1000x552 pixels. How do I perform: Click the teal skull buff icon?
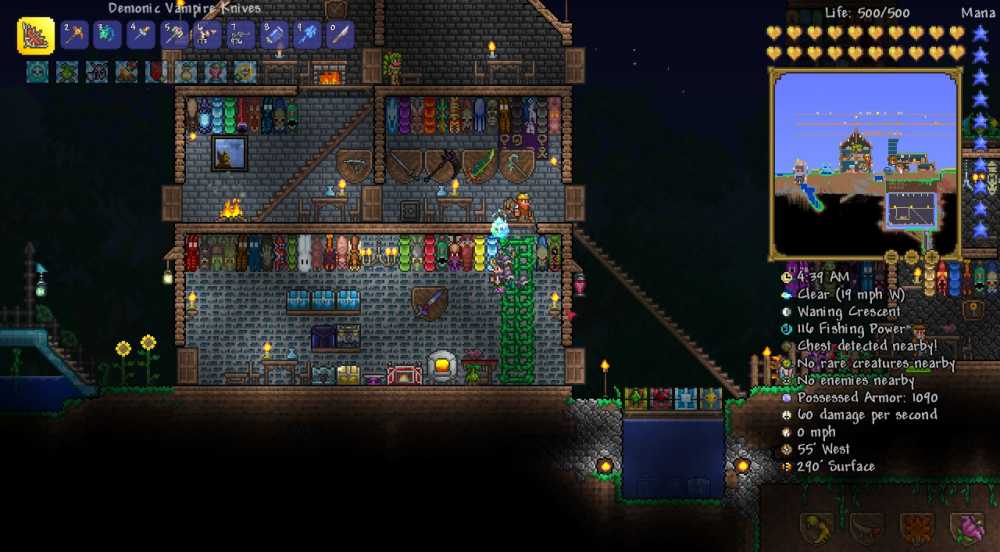click(37, 71)
